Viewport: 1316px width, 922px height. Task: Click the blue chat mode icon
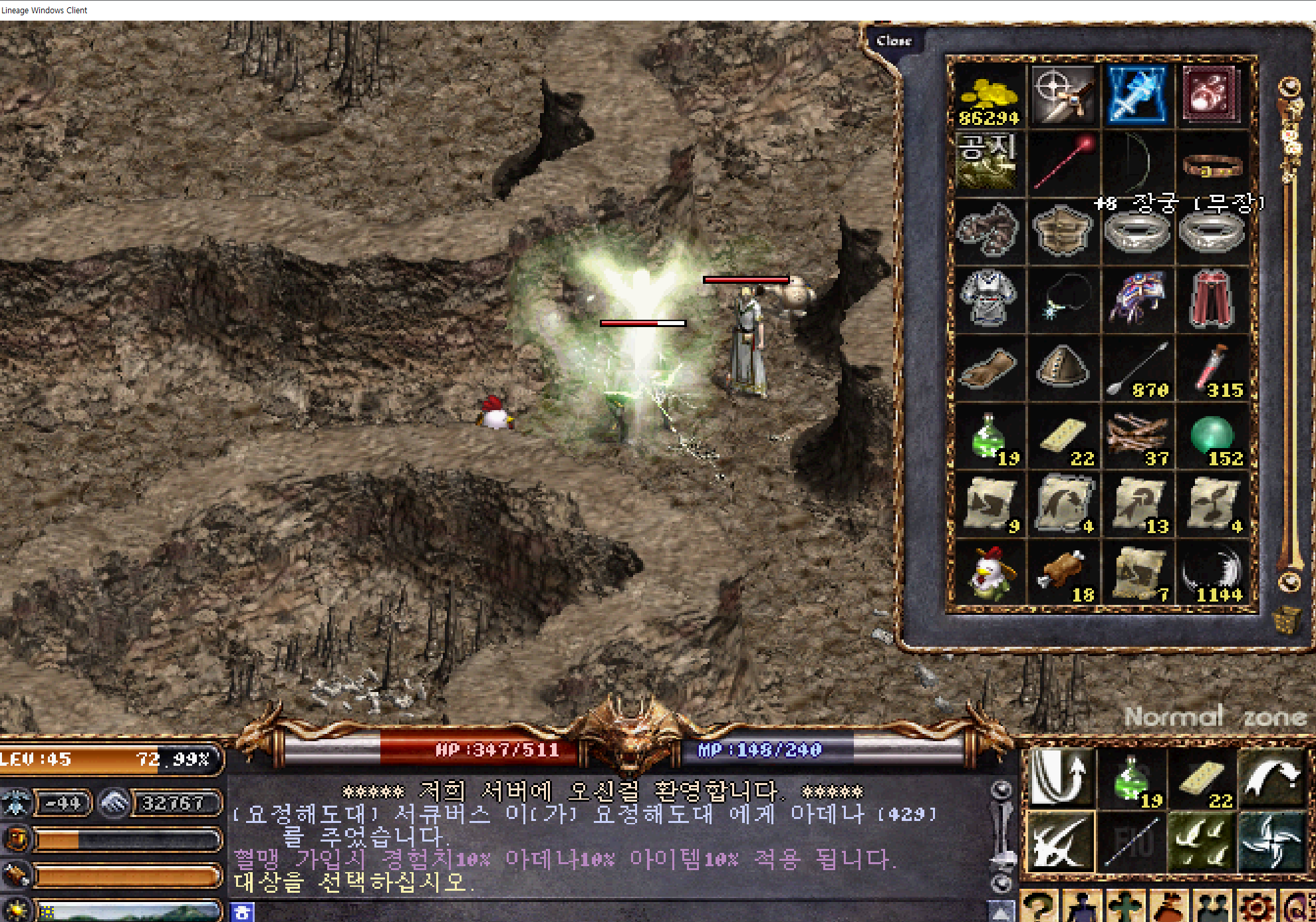(242, 912)
